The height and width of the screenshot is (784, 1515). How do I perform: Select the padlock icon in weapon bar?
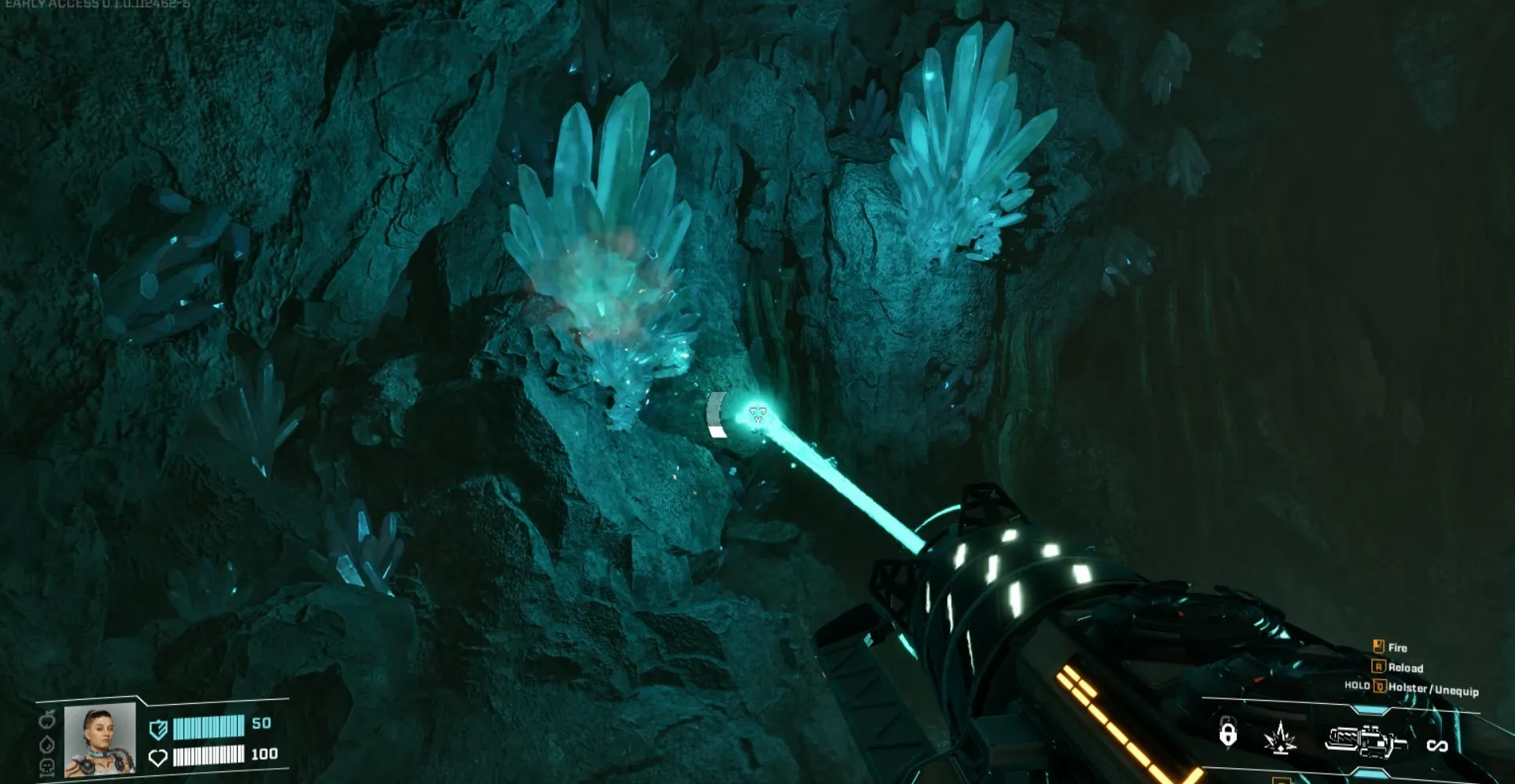point(1227,734)
